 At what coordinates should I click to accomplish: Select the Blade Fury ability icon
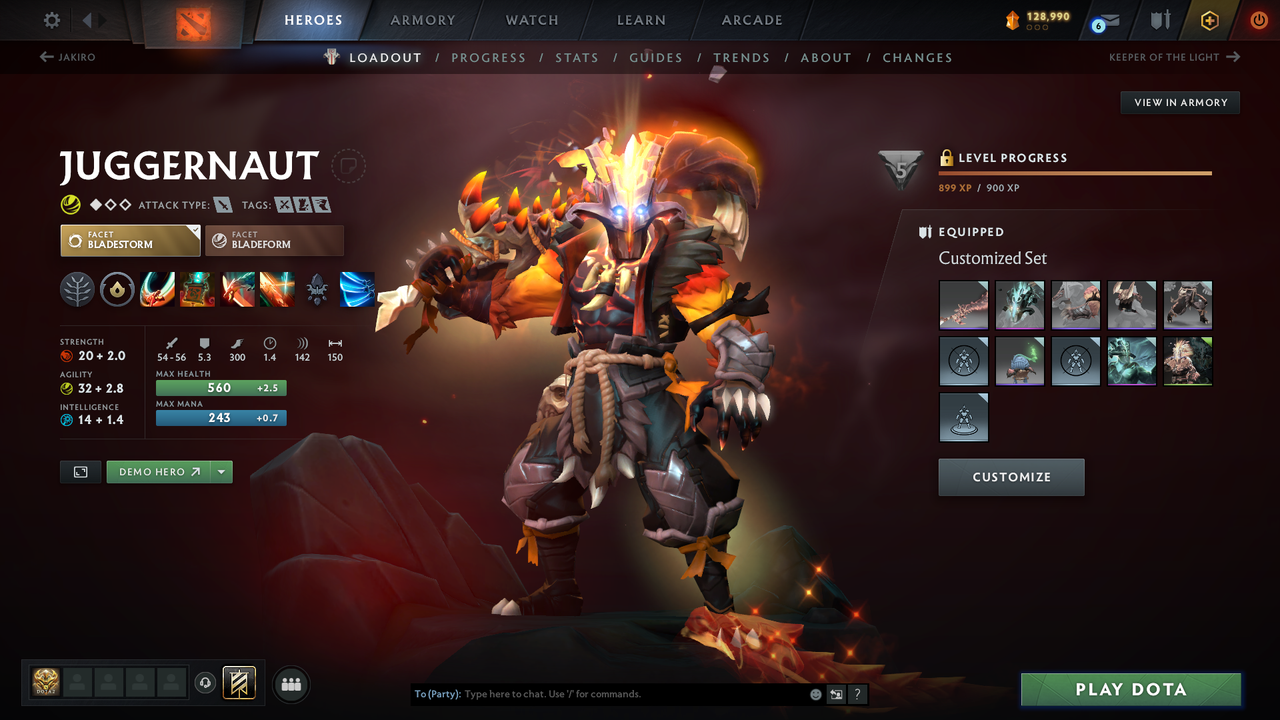click(157, 289)
